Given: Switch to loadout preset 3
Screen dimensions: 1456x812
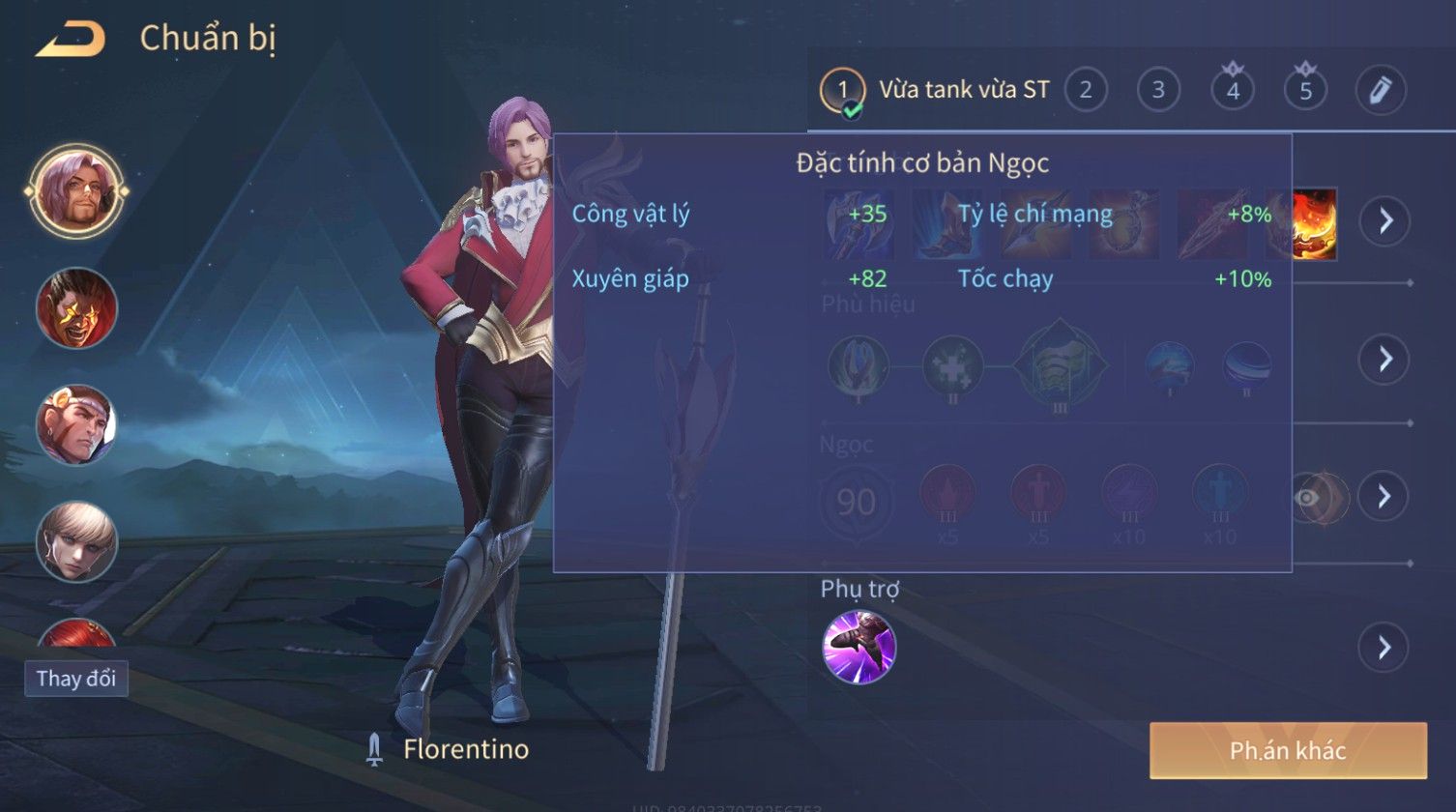Looking at the screenshot, I should 1158,91.
